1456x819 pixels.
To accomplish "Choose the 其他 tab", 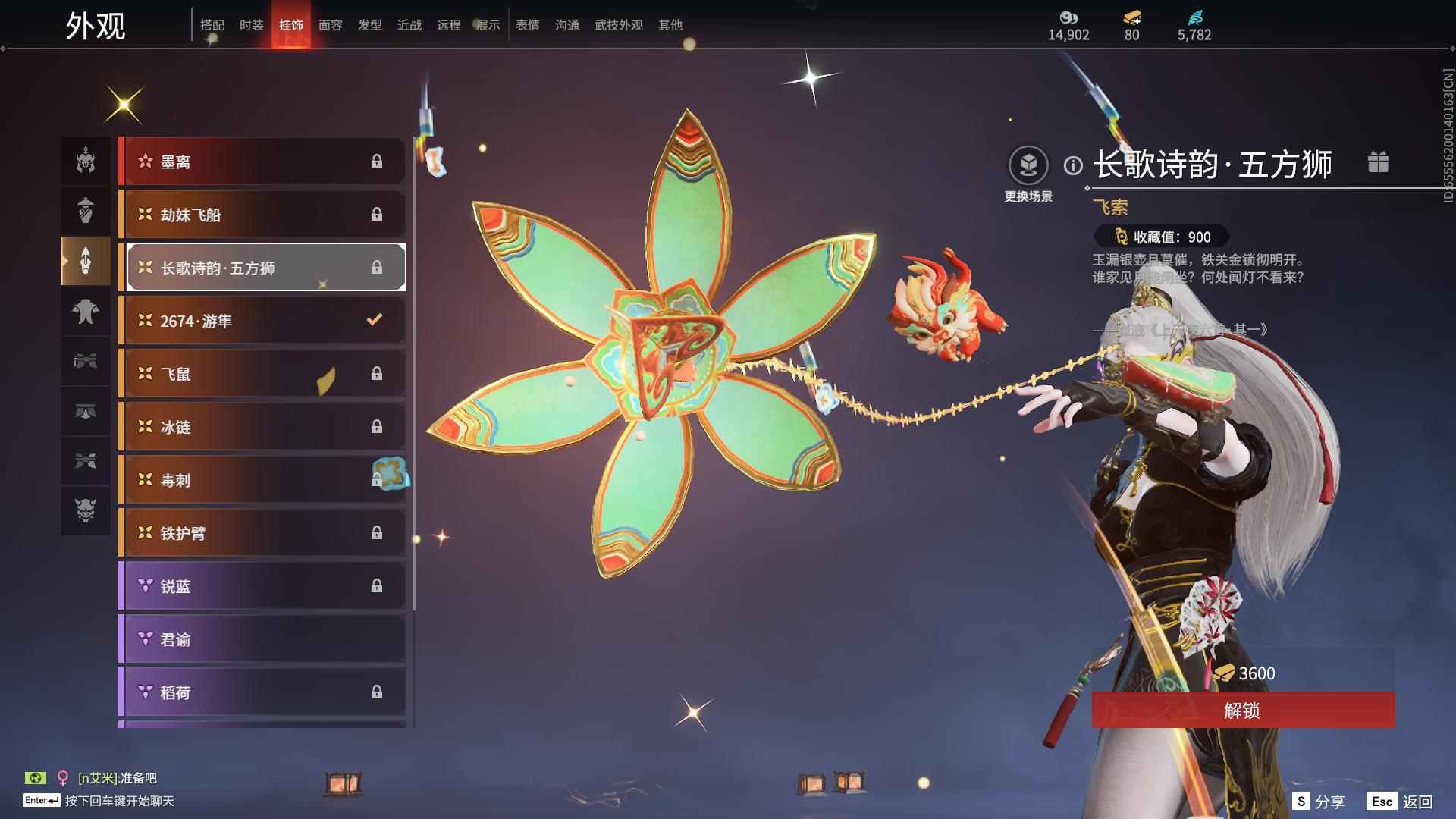I will [670, 25].
